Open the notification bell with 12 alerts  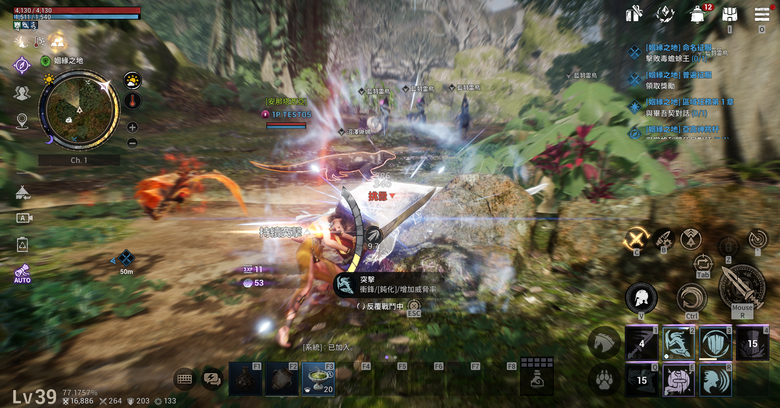point(697,14)
